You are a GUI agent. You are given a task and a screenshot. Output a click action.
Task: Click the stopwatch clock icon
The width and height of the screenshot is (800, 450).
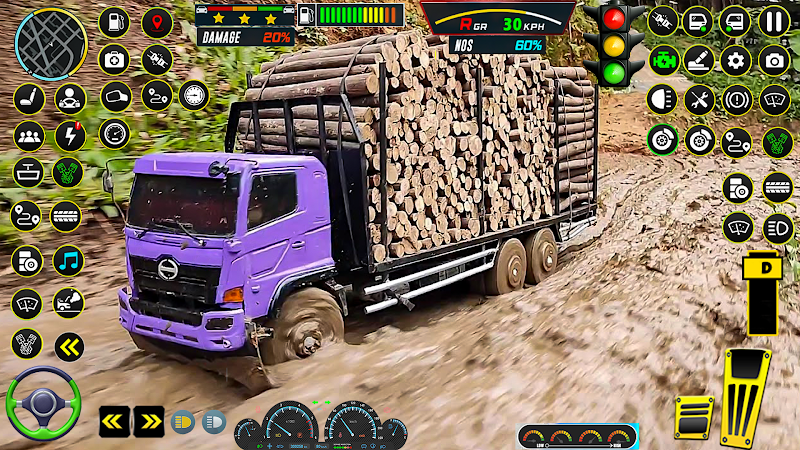click(193, 96)
